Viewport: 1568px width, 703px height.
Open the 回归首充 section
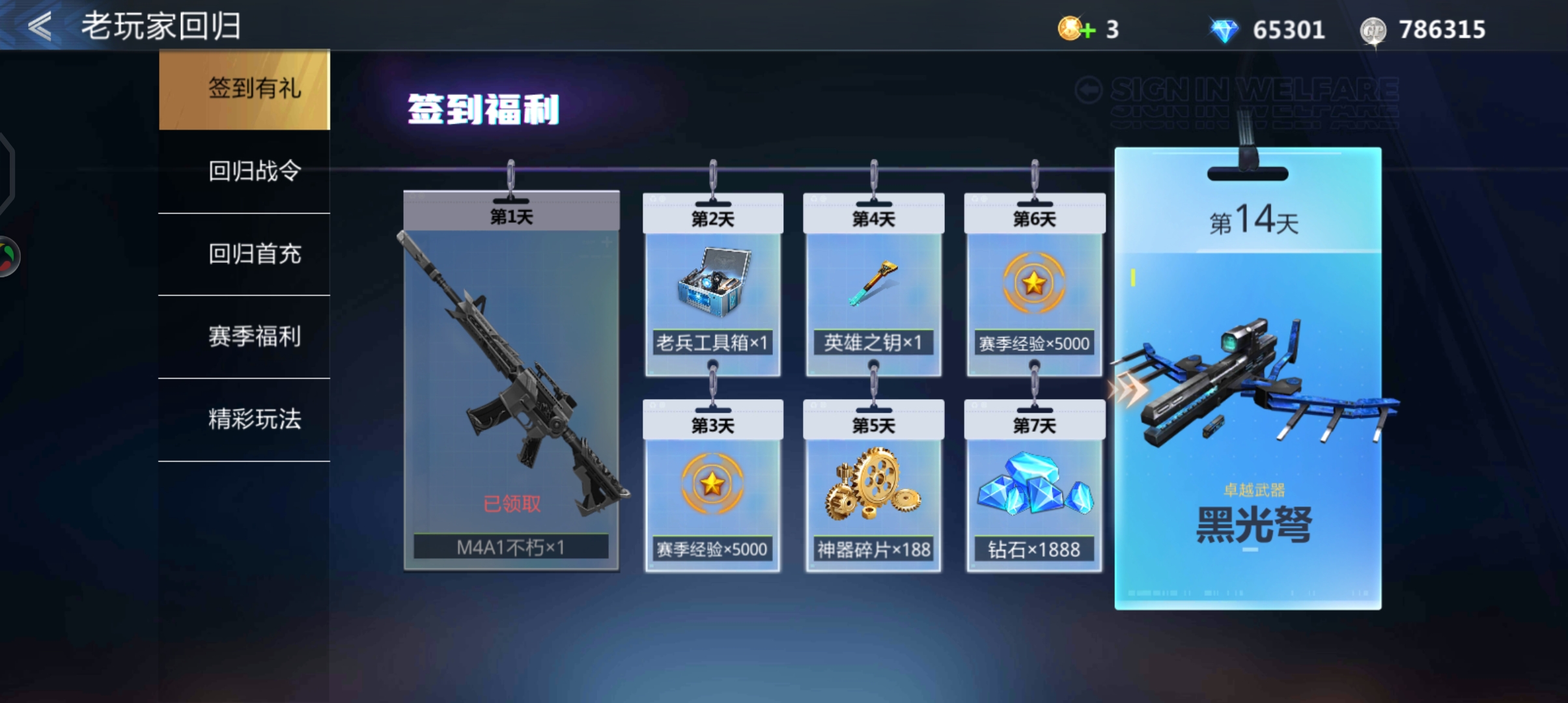coord(254,255)
